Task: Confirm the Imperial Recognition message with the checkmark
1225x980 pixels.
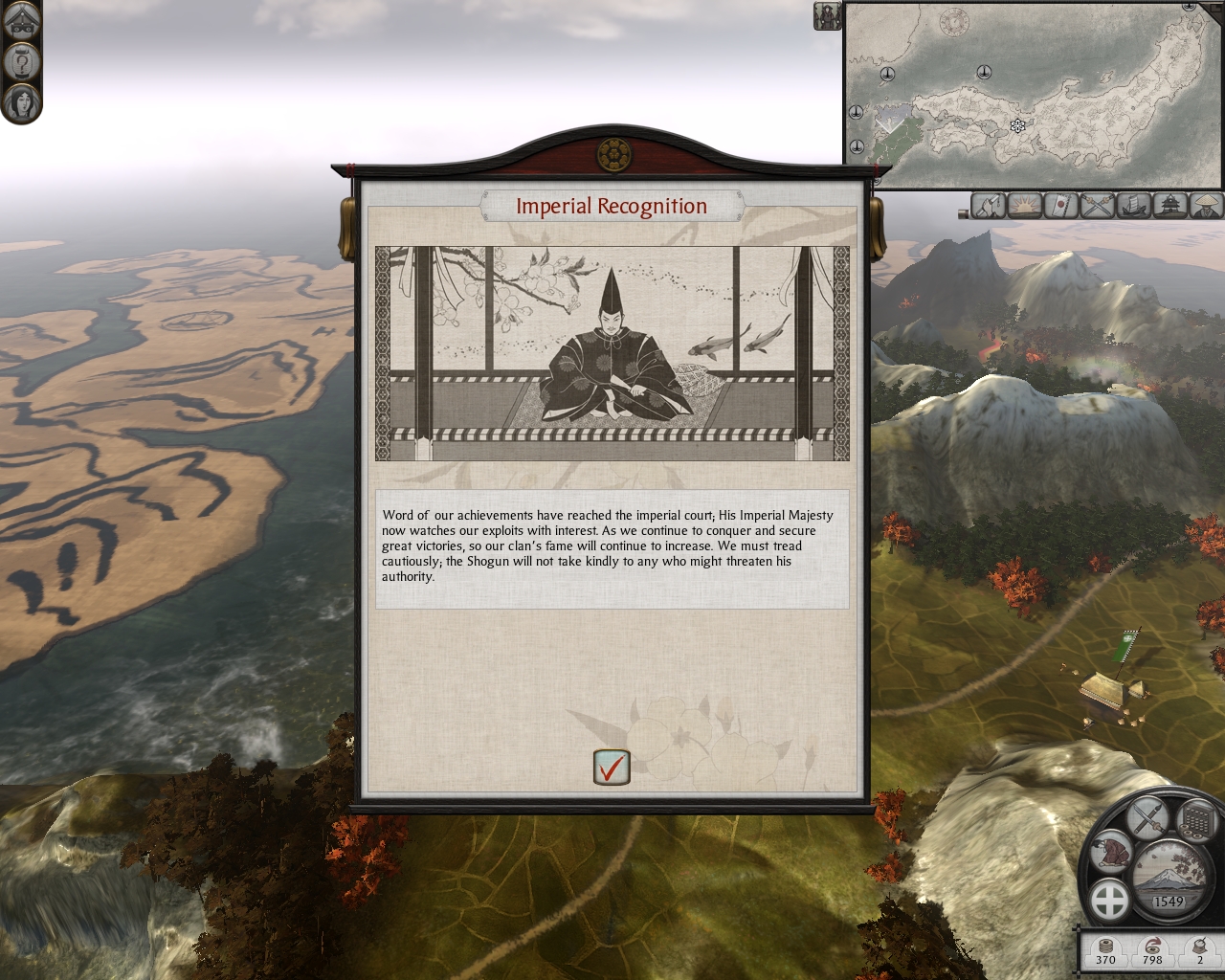Action: 612,768
